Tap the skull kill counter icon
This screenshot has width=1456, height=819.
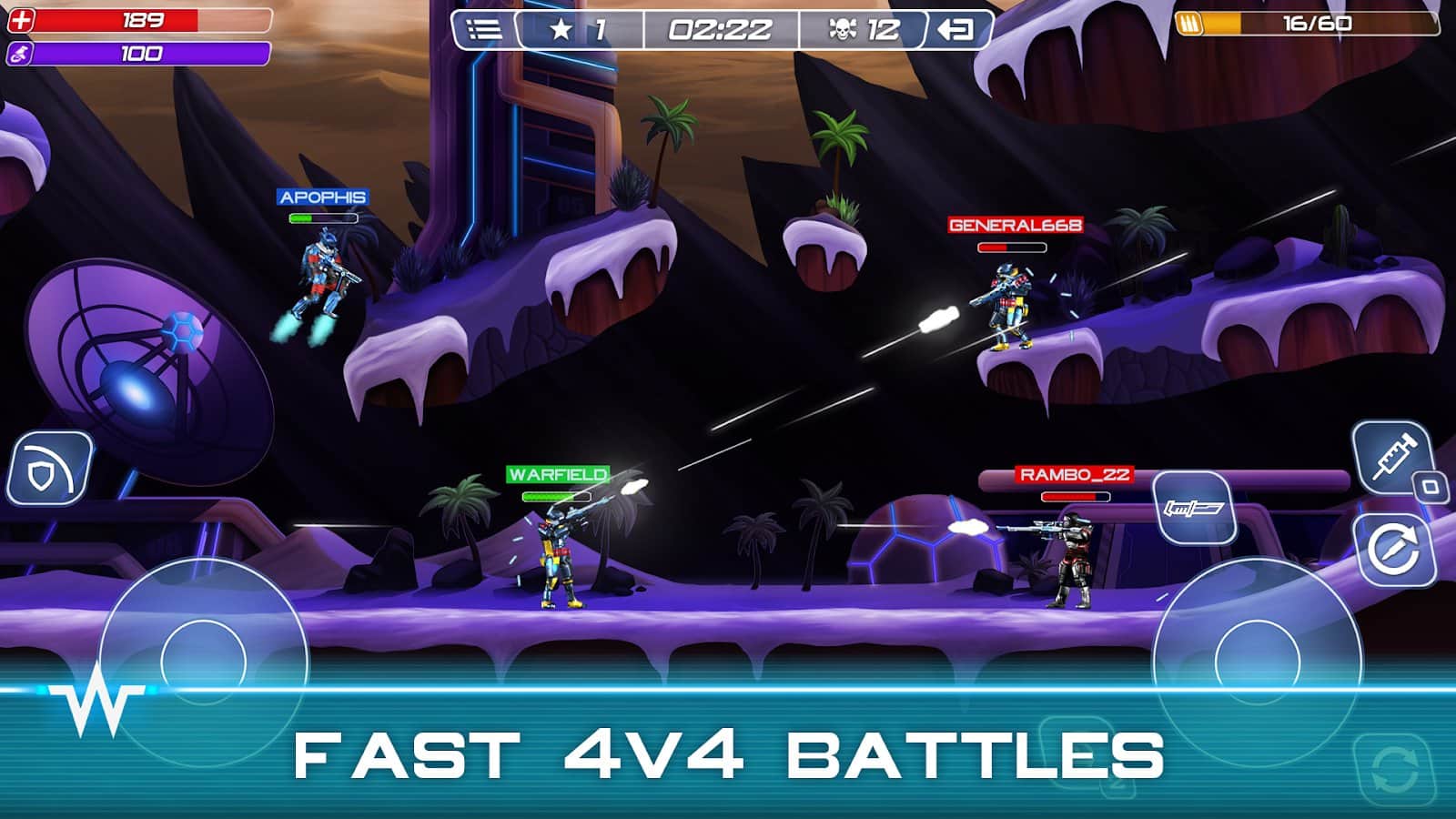[843, 30]
